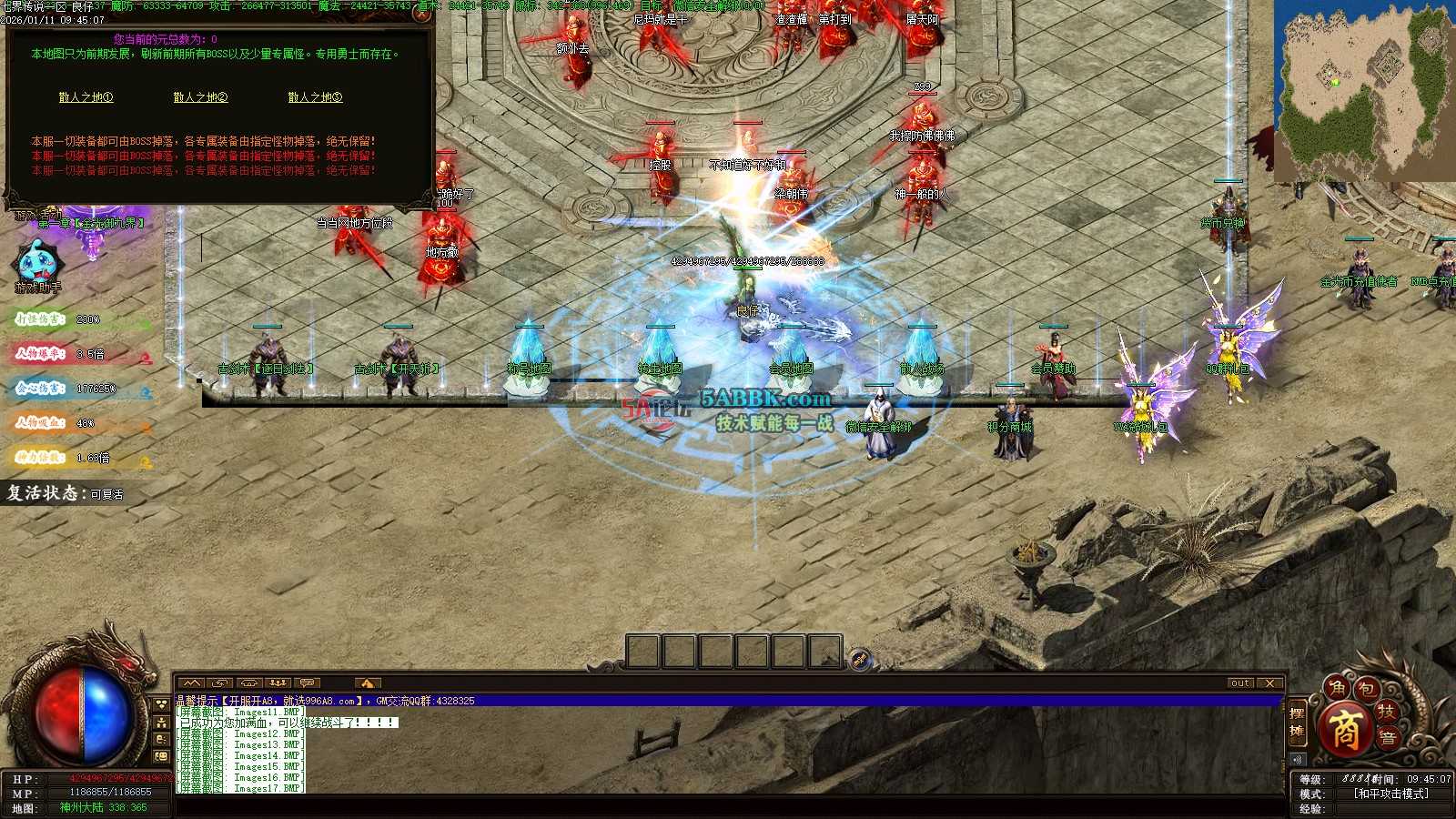Screen dimensions: 1456x819
Task: Open the world minimap
Action: point(1363,91)
